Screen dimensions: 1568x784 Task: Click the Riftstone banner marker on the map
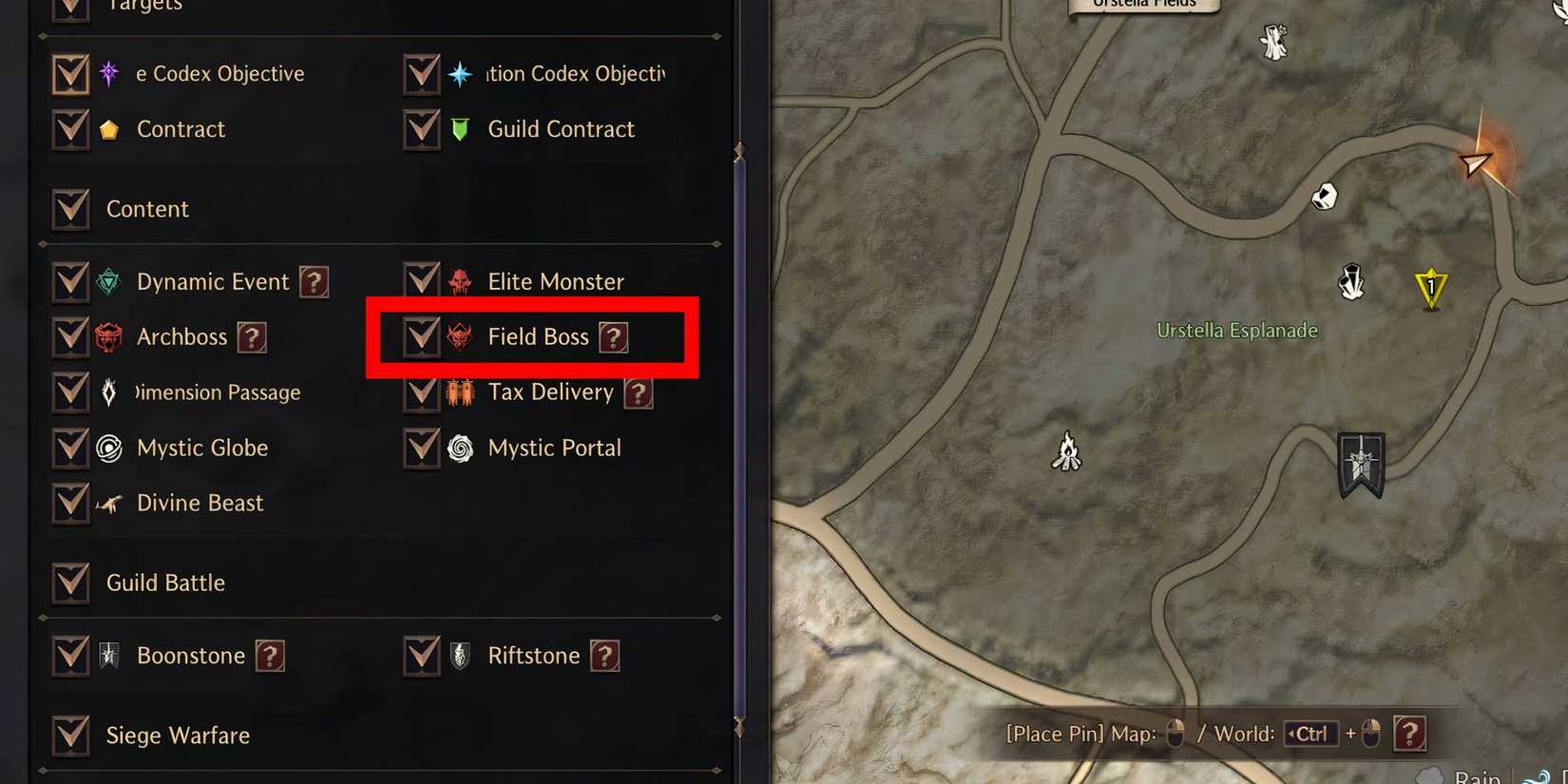click(1361, 465)
